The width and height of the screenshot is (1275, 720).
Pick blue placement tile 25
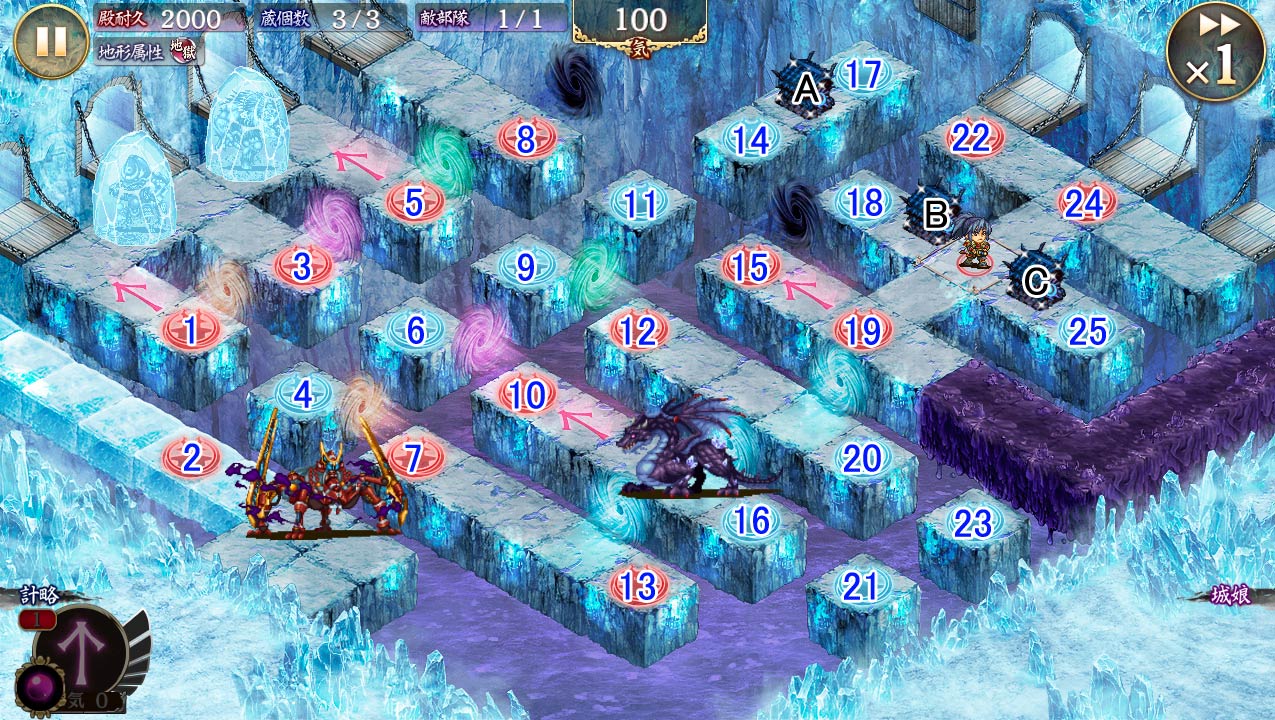click(1086, 330)
